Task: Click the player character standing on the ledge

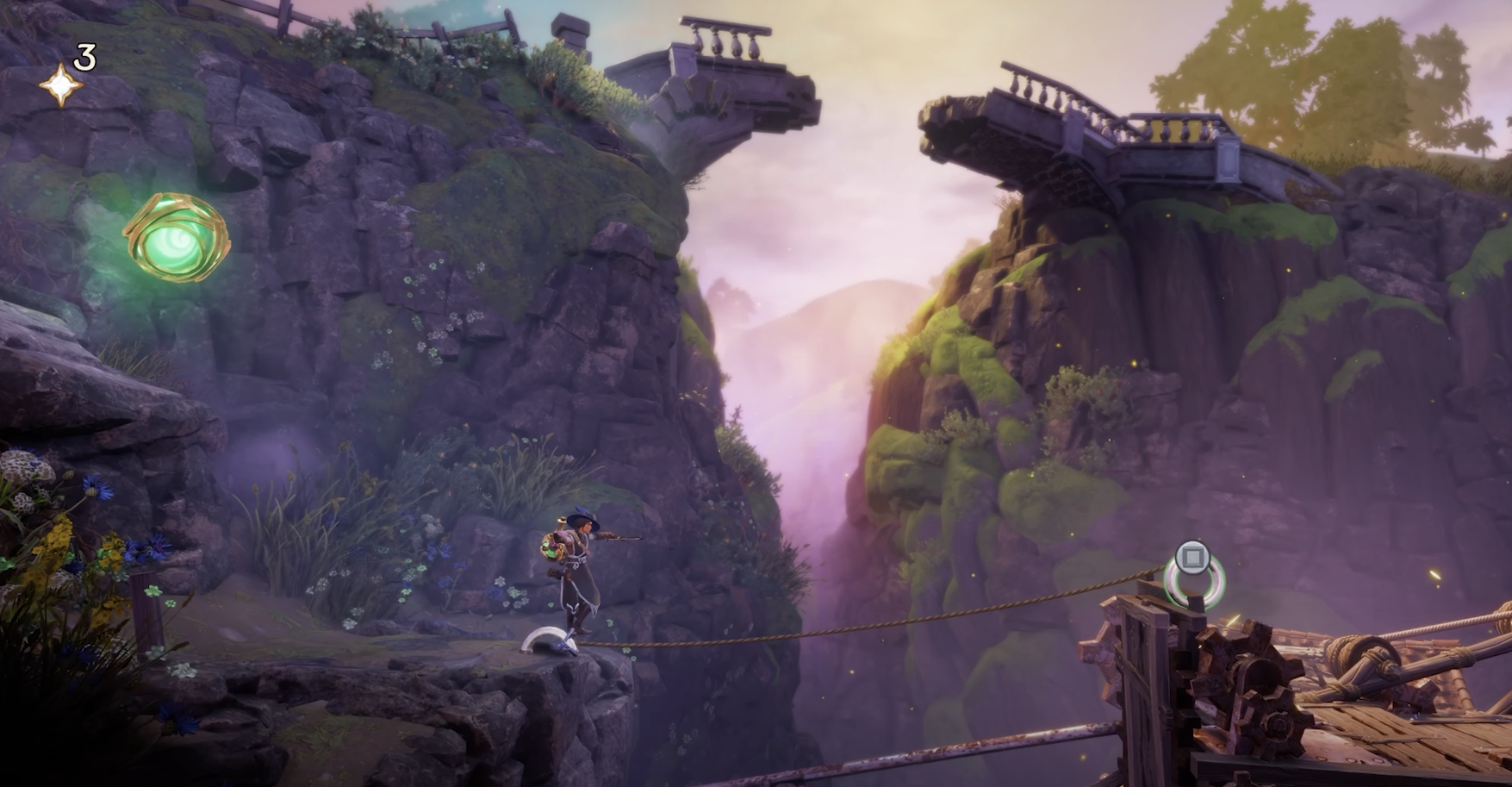Action: coord(577,573)
